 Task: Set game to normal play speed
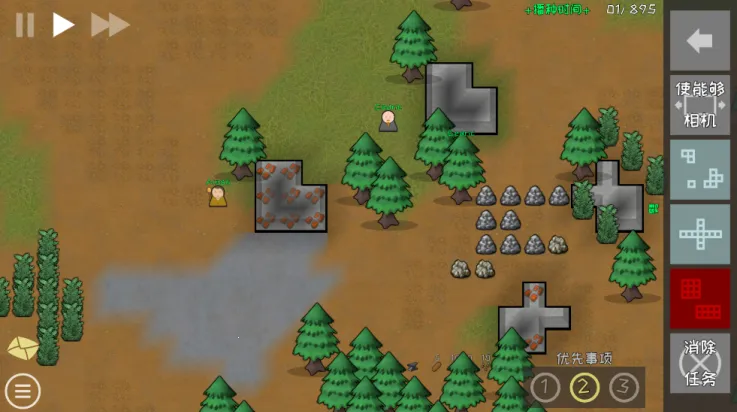[63, 25]
